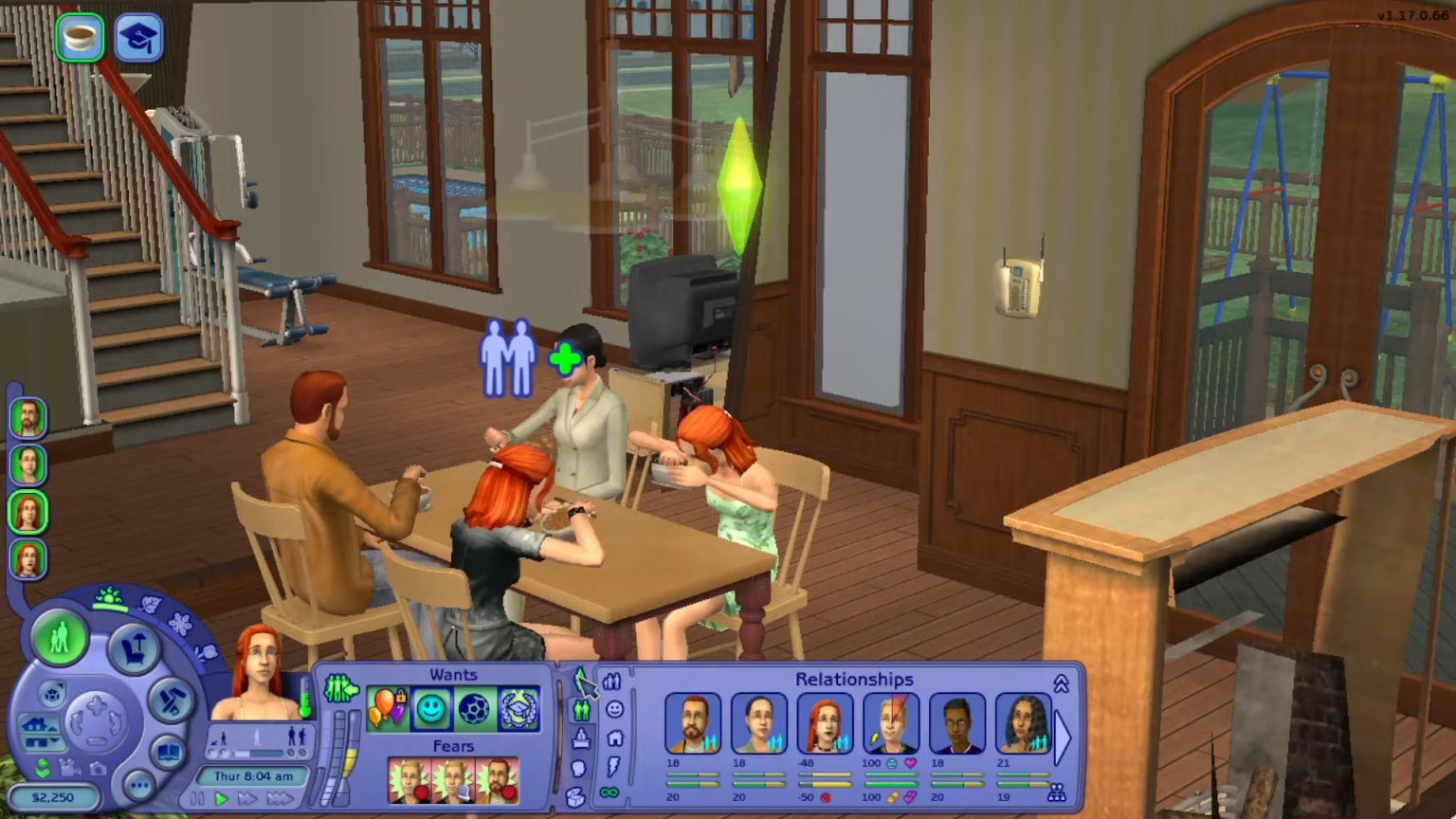Viewport: 1456px width, 819px height.
Task: Toggle walls cutaway with the house arrows button
Action: pos(41,730)
